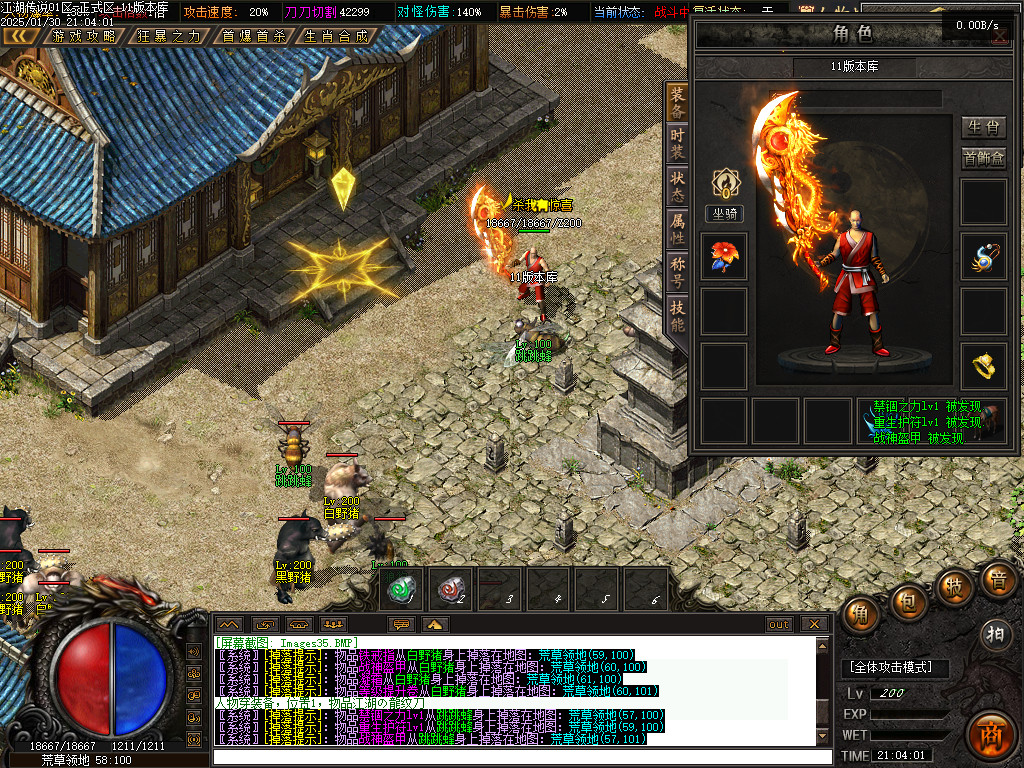Select the gold ring equipment slot
The width and height of the screenshot is (1024, 768).
[983, 367]
